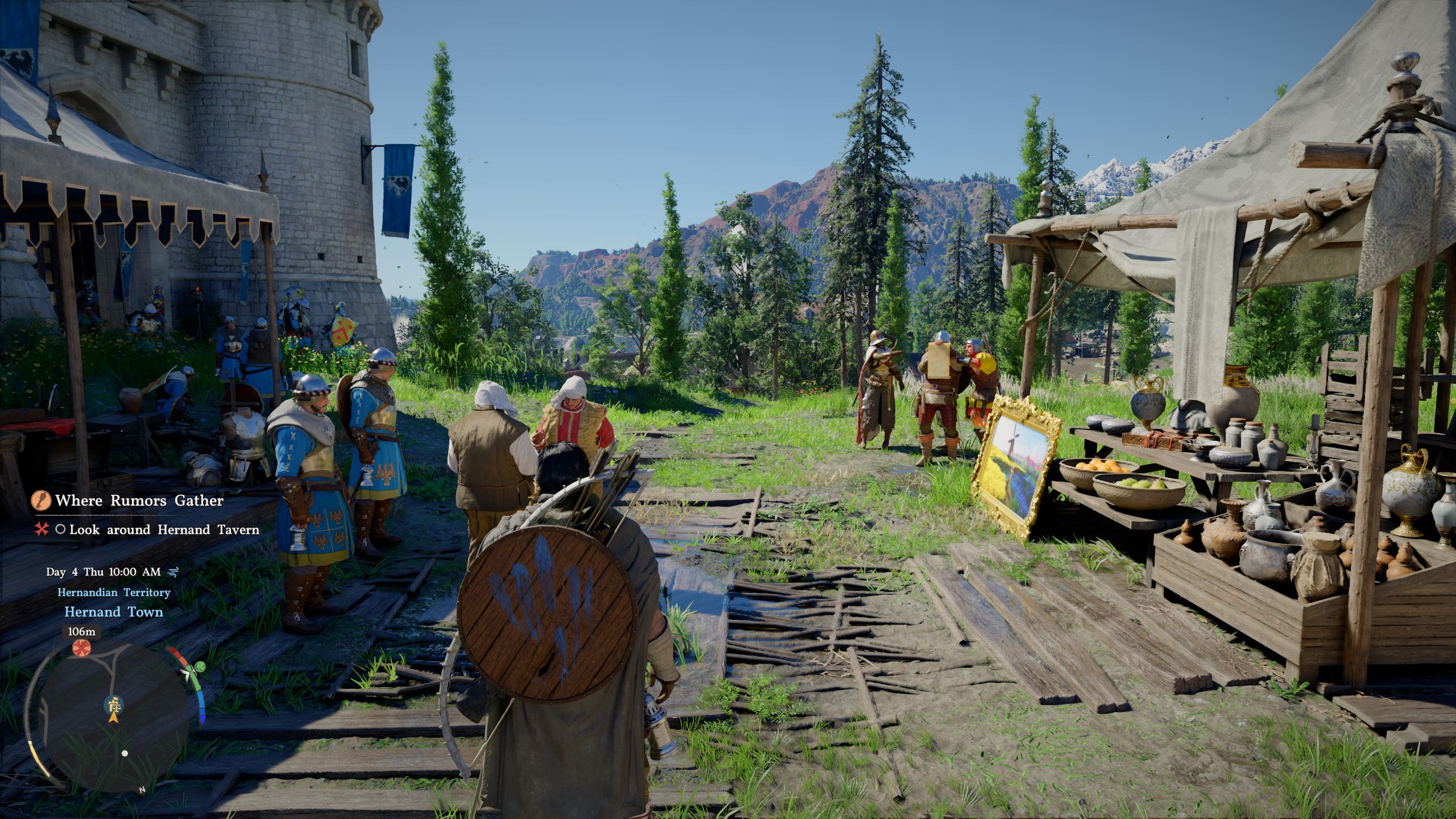
Task: Select the Look around Hernand Tavern objective
Action: [x=164, y=530]
